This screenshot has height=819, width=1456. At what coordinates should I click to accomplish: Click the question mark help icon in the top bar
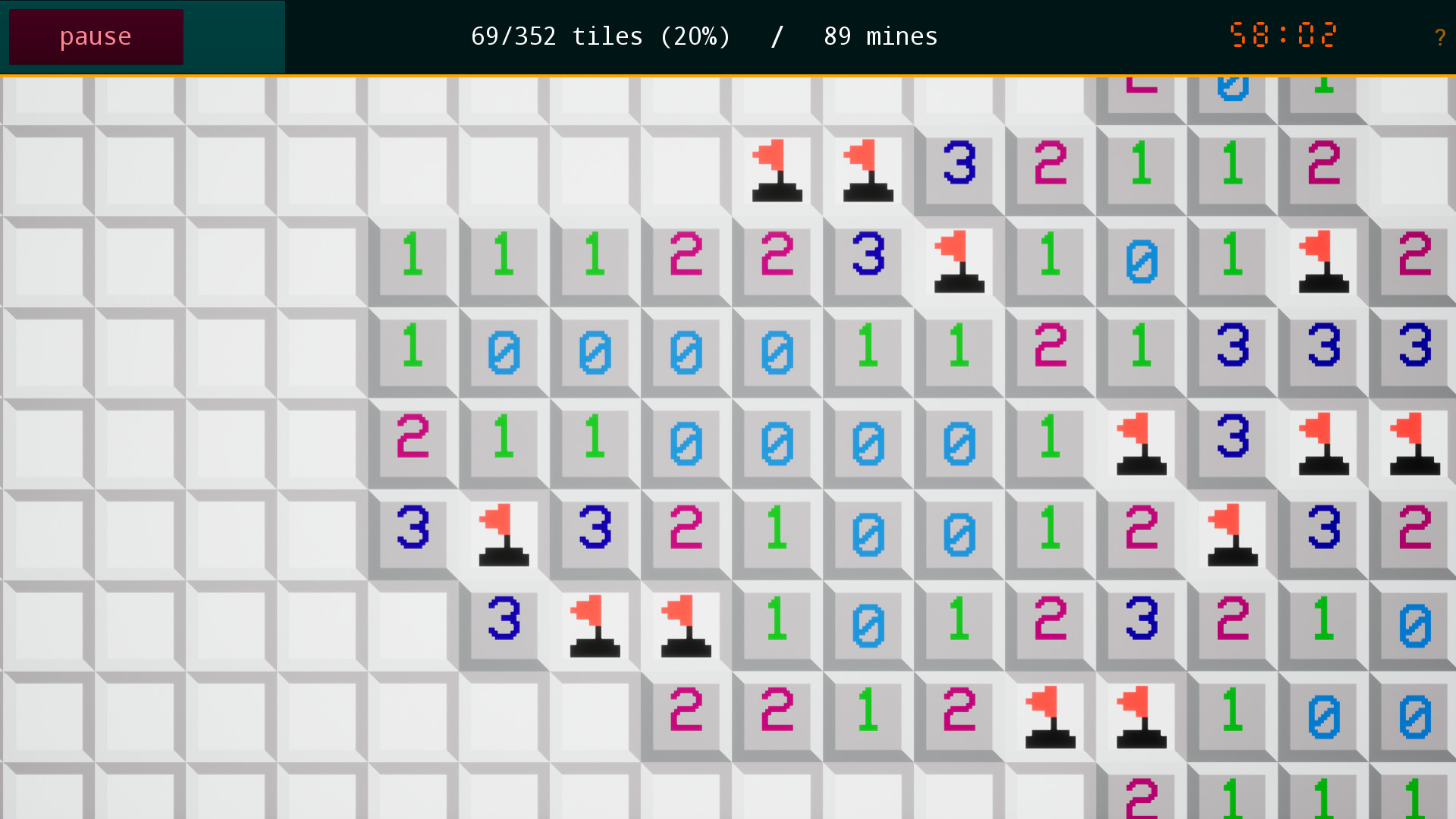click(x=1439, y=36)
